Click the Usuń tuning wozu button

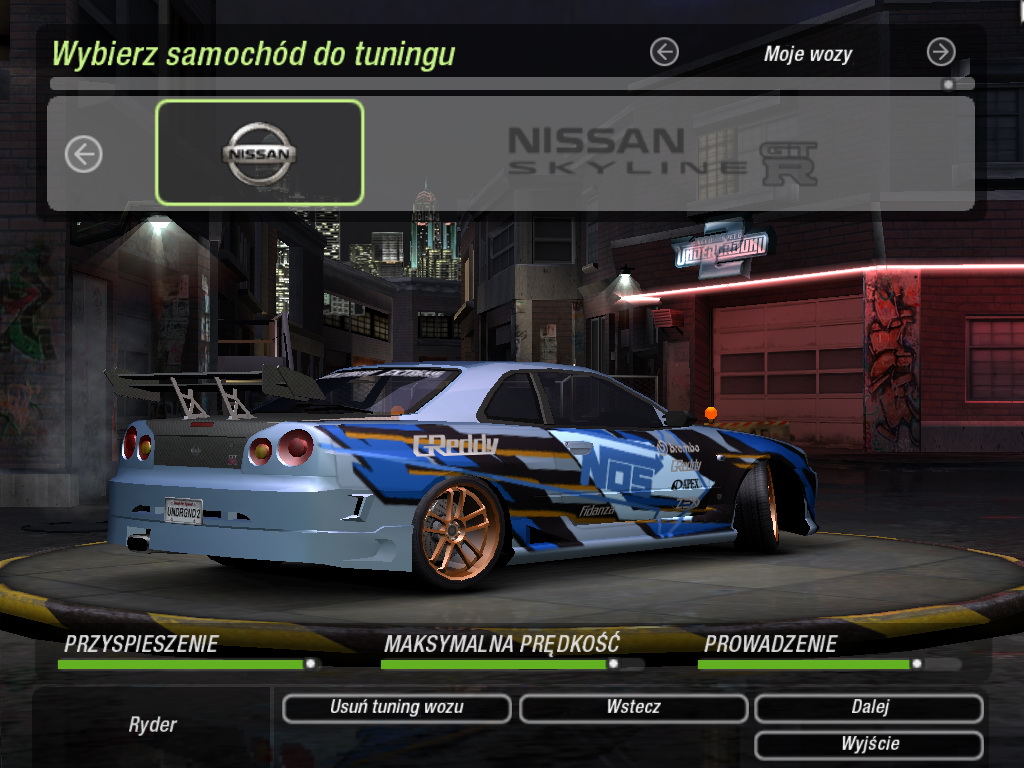click(x=397, y=708)
